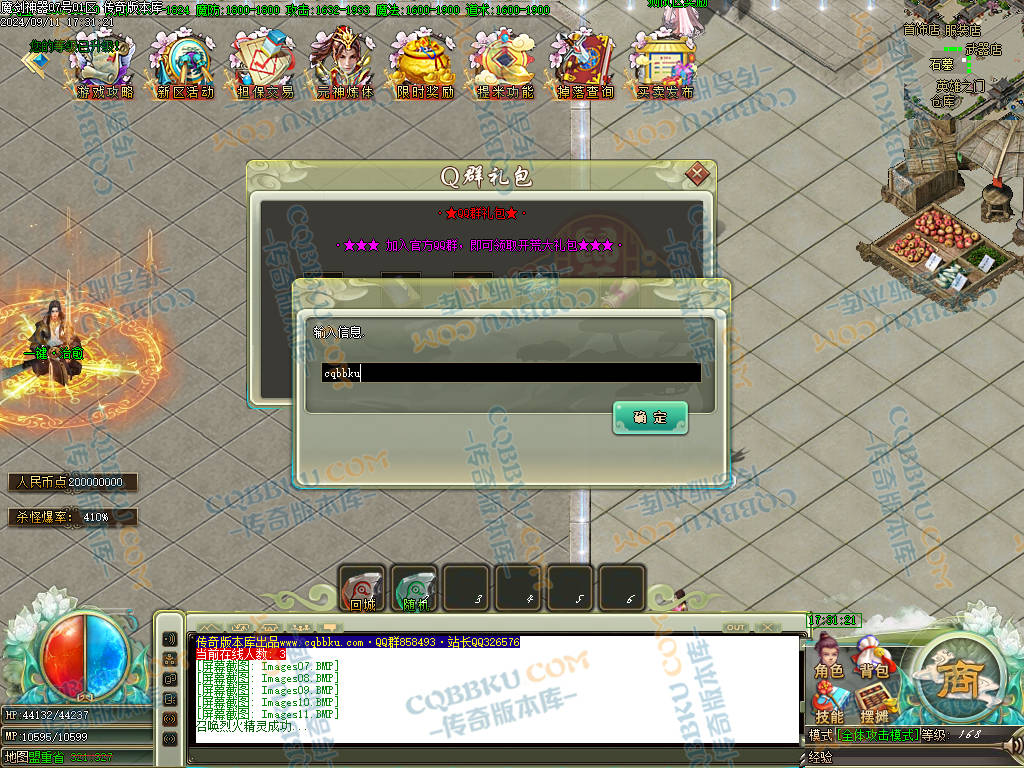Open the 角色 character panel

point(829,660)
